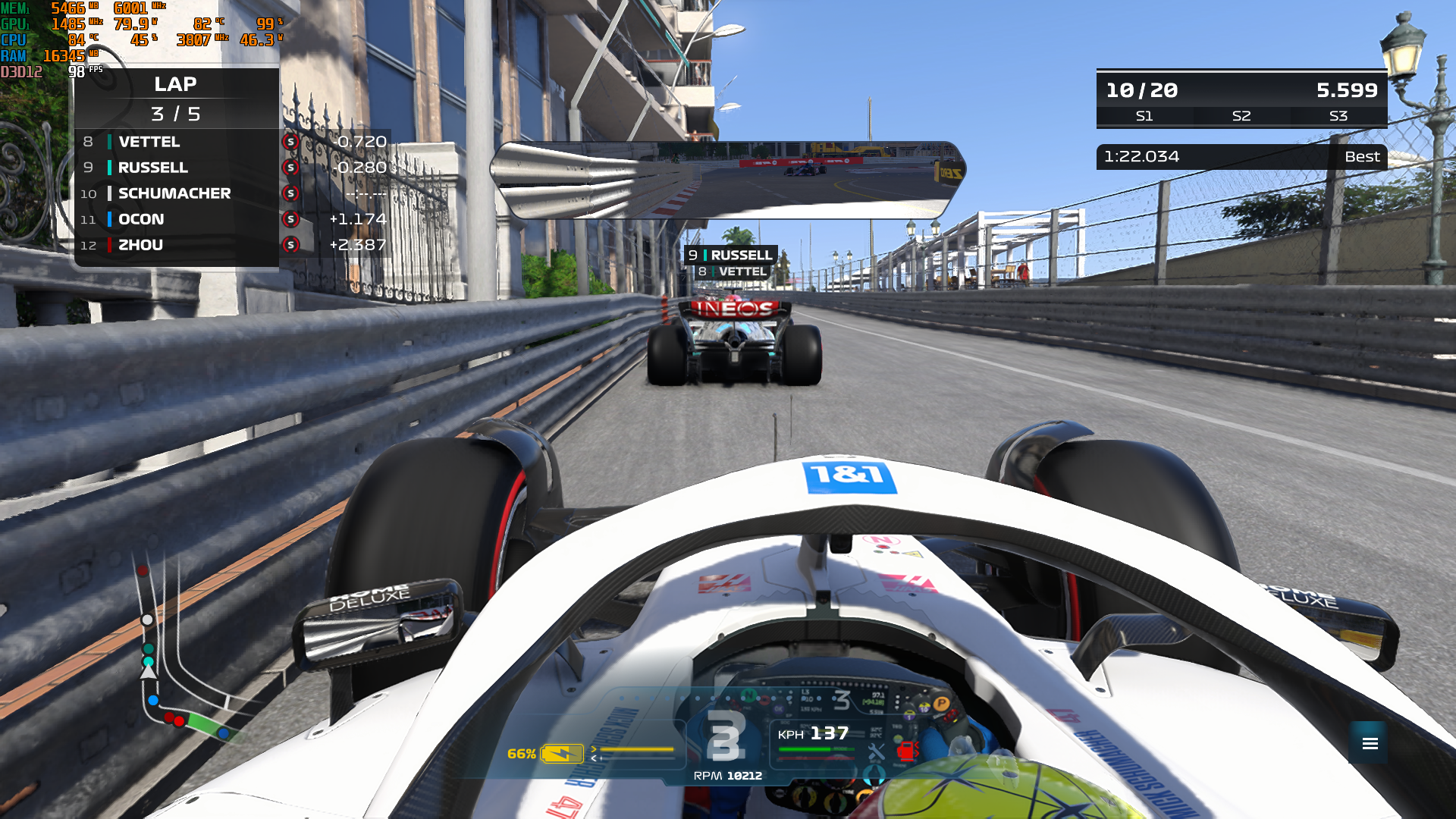Click the S3 sector indicator
The image size is (1456, 819).
pyautogui.click(x=1338, y=116)
